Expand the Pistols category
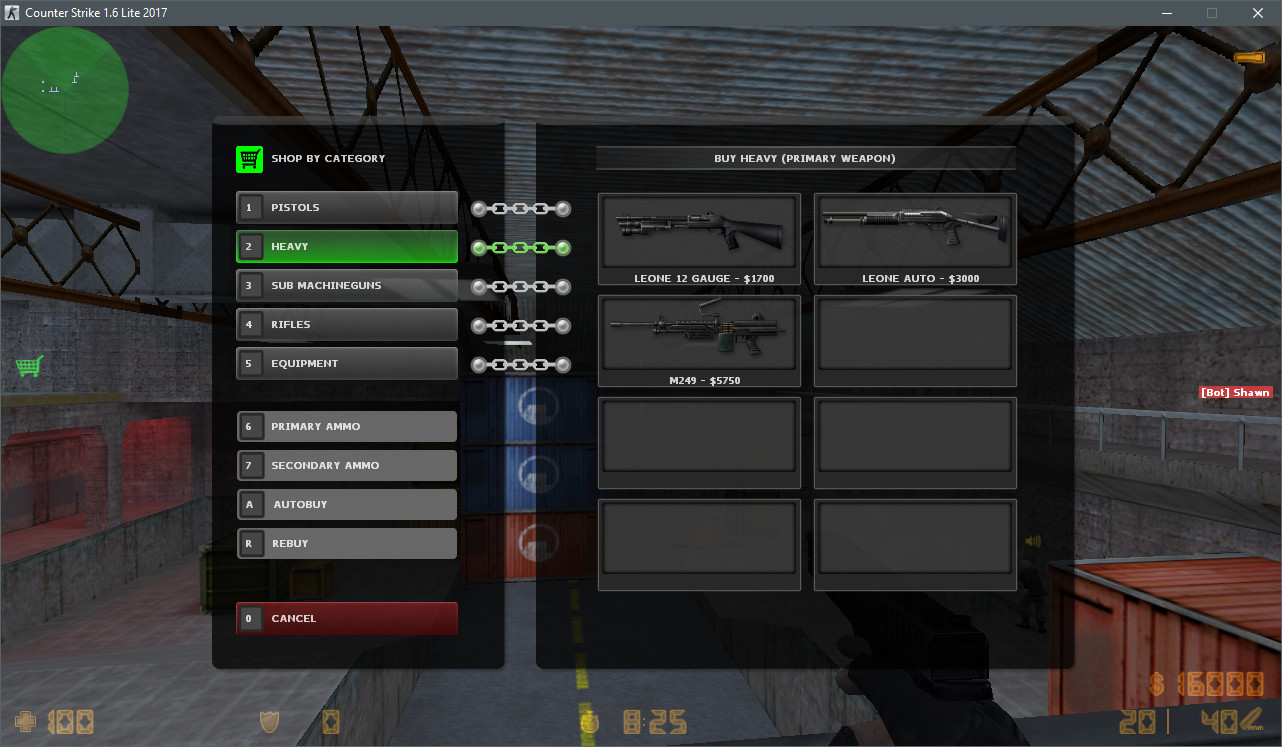1282x747 pixels. point(346,207)
